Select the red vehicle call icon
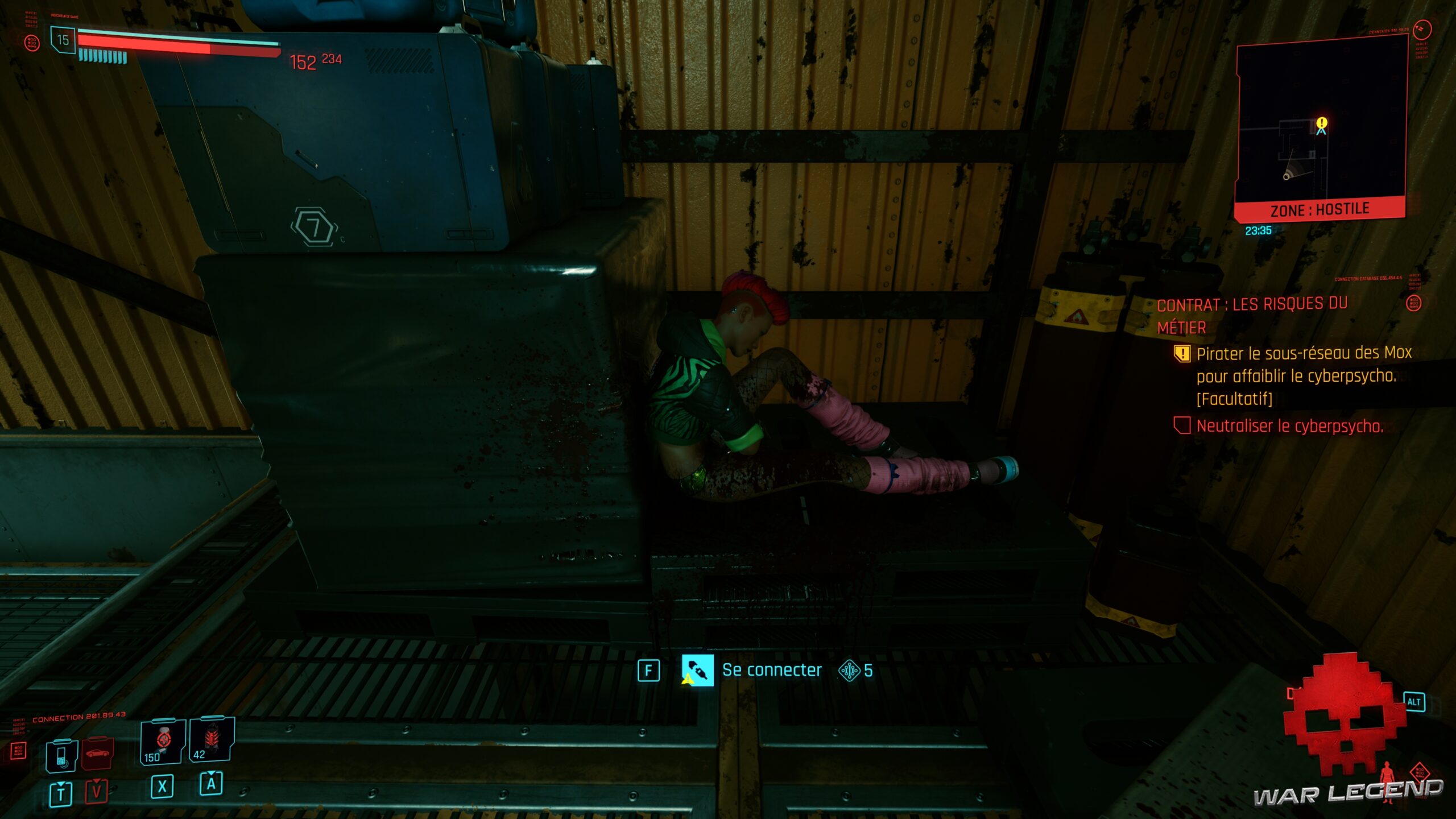 97,752
